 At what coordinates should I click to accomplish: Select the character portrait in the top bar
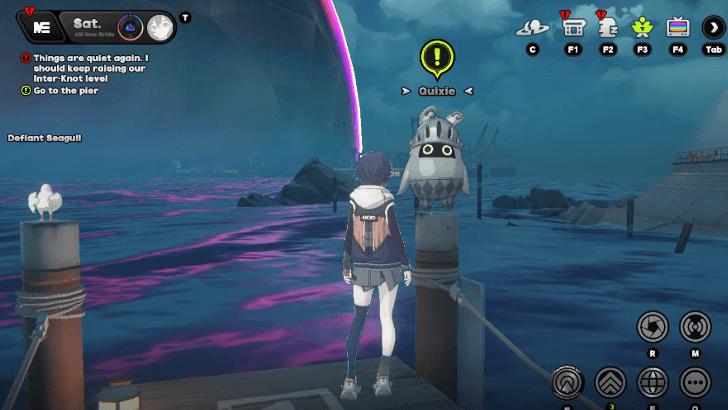[x=158, y=27]
